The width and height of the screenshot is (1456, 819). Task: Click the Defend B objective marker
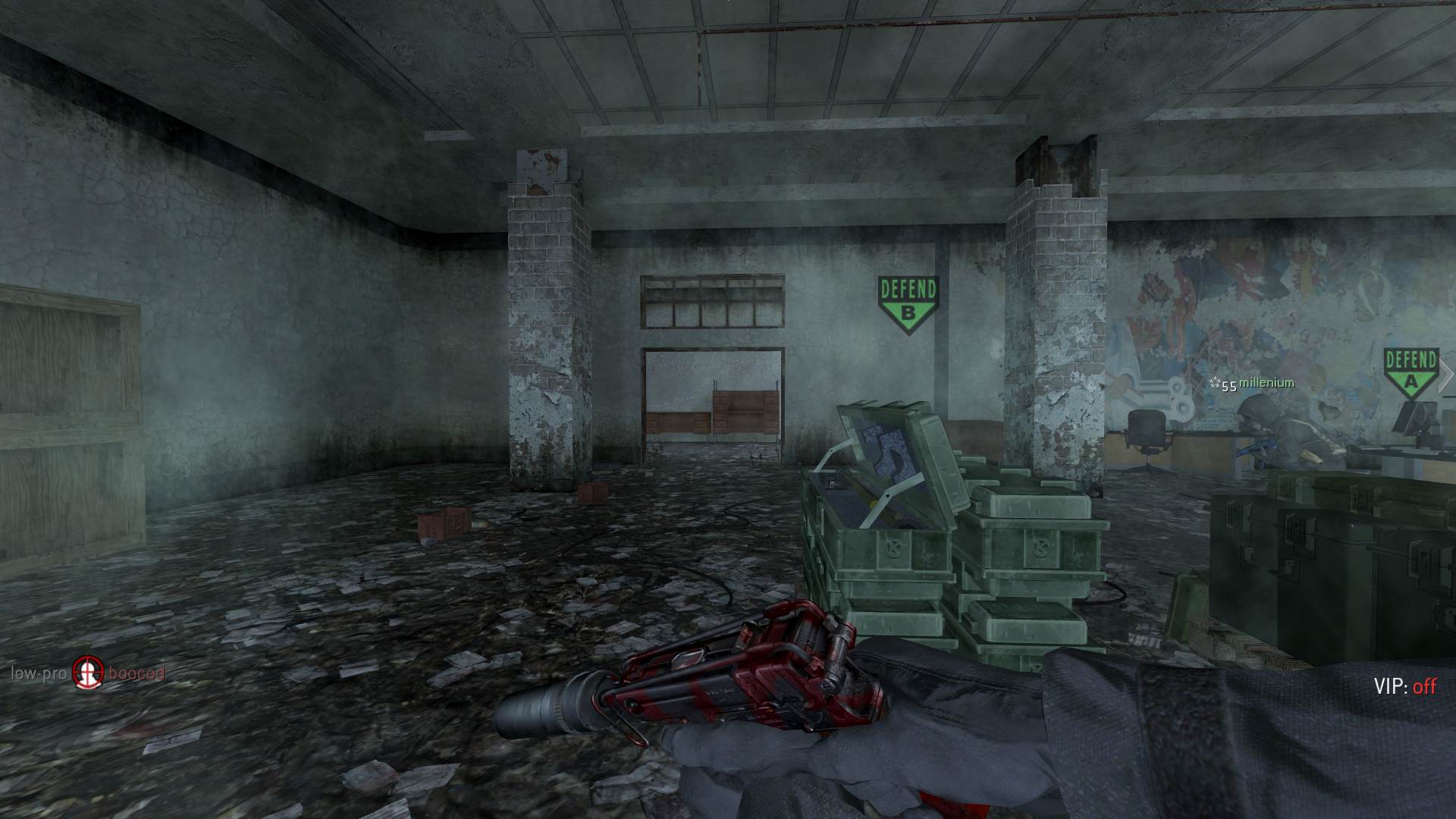908,305
